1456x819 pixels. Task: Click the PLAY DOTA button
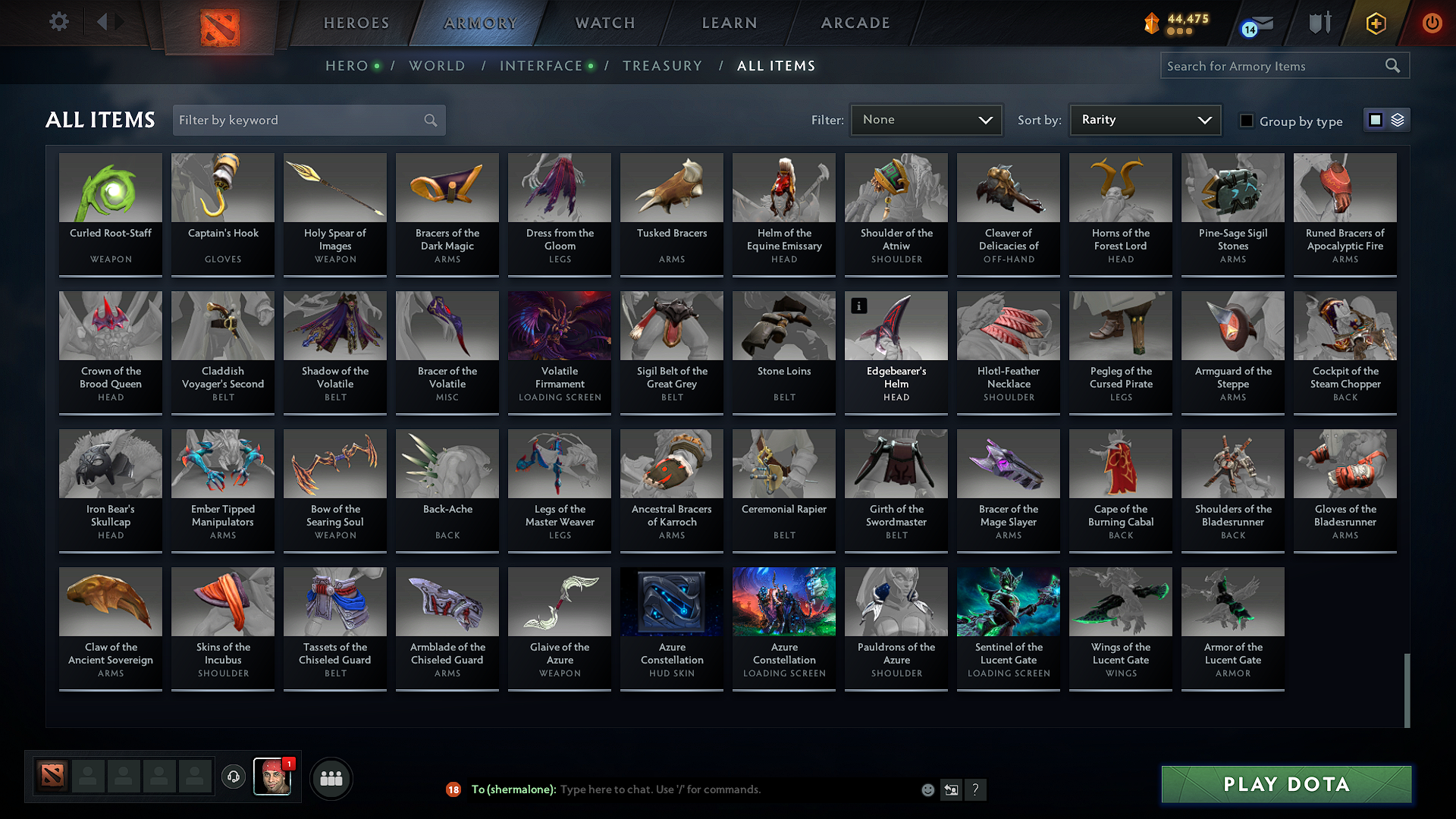tap(1285, 784)
